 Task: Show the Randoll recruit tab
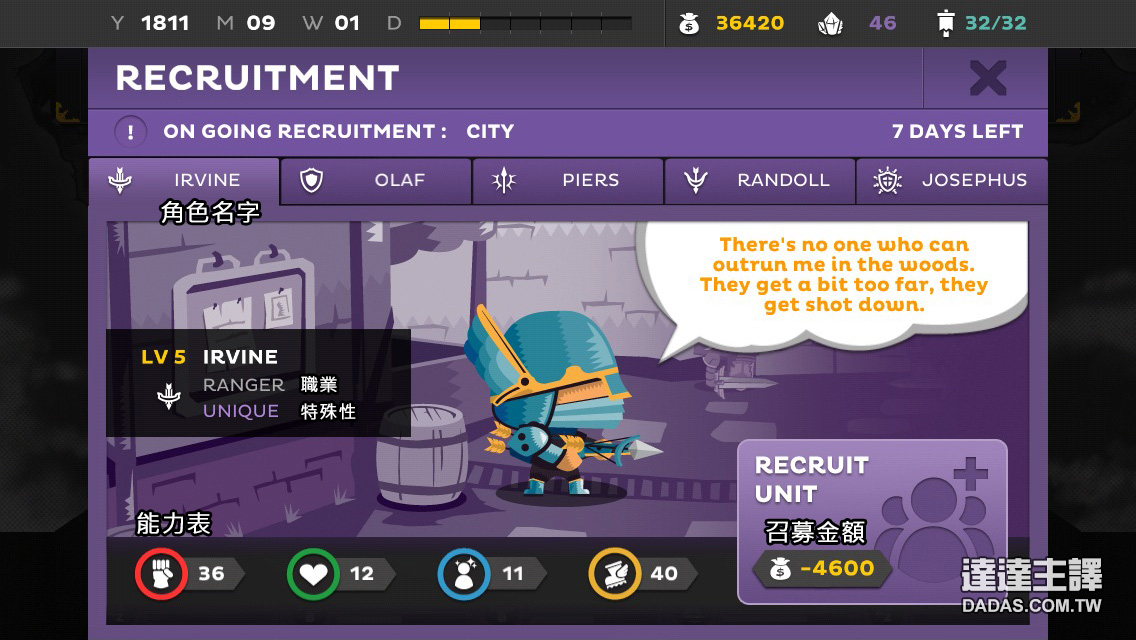coord(760,181)
